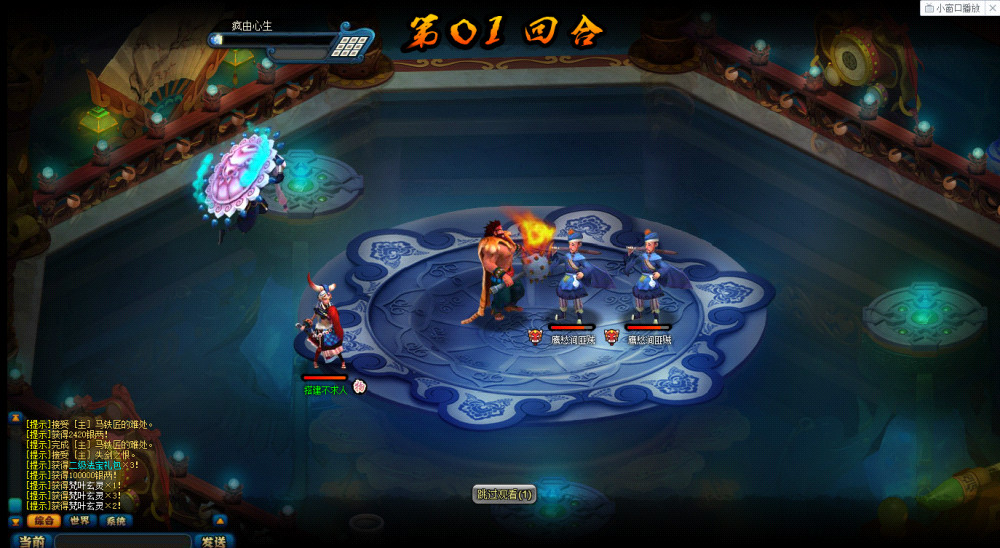Select the 系统 chat tab

[x=116, y=521]
